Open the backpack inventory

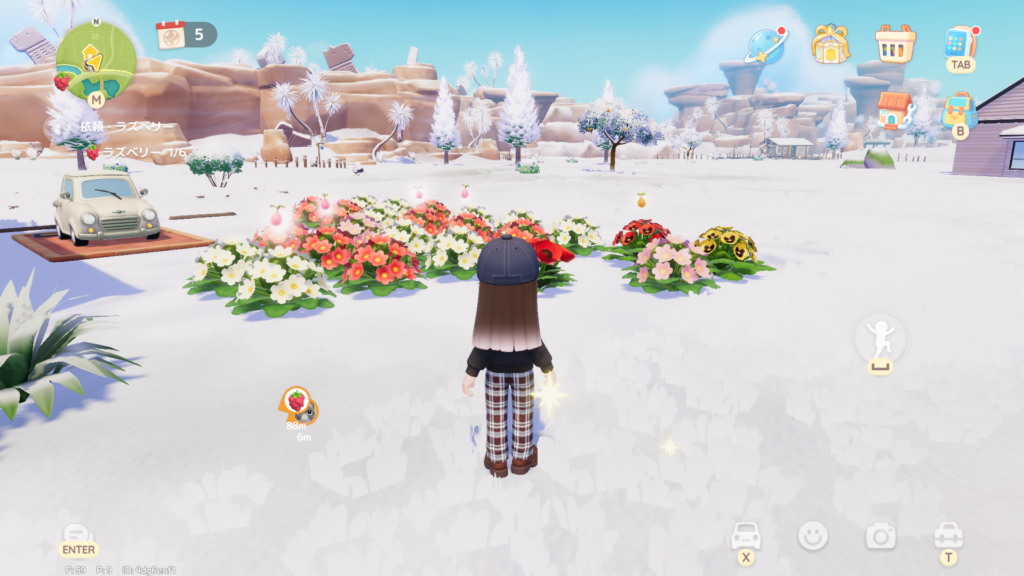[x=959, y=109]
